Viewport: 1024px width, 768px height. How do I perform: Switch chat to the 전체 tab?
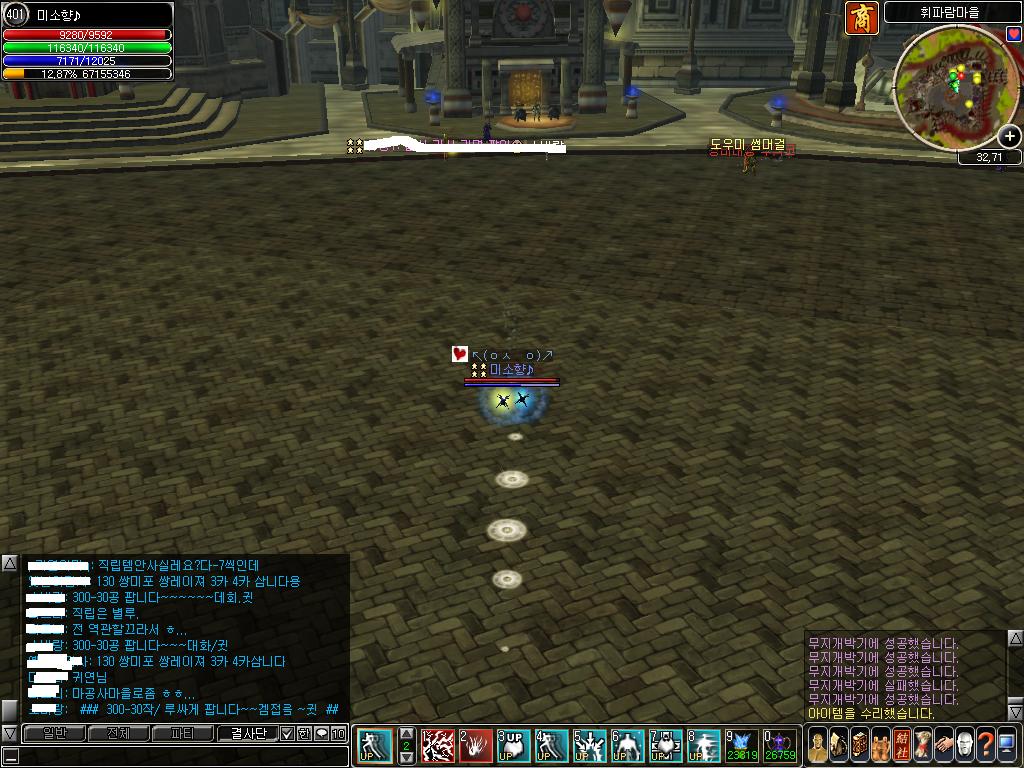coord(118,734)
